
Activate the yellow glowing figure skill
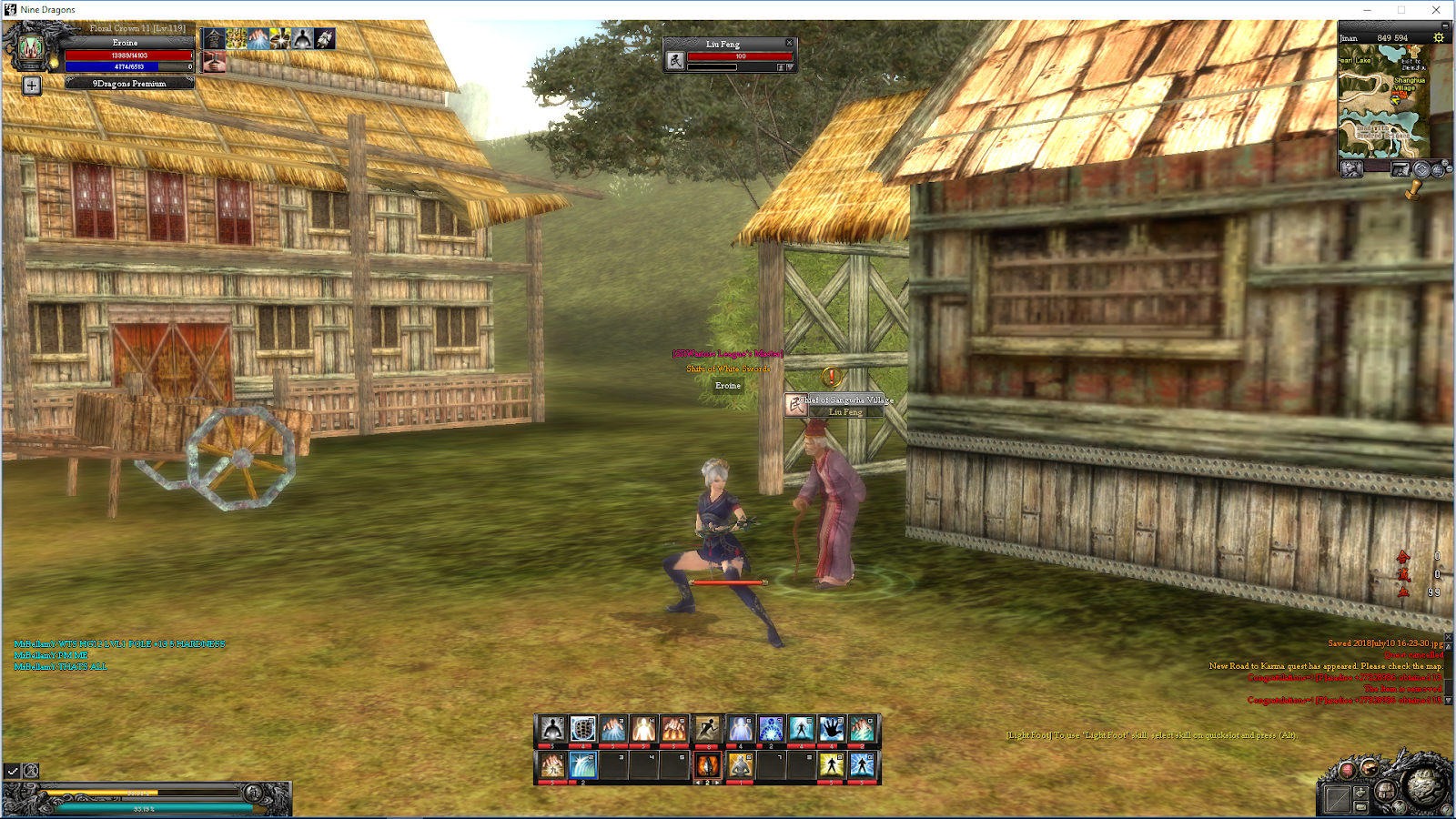click(831, 765)
